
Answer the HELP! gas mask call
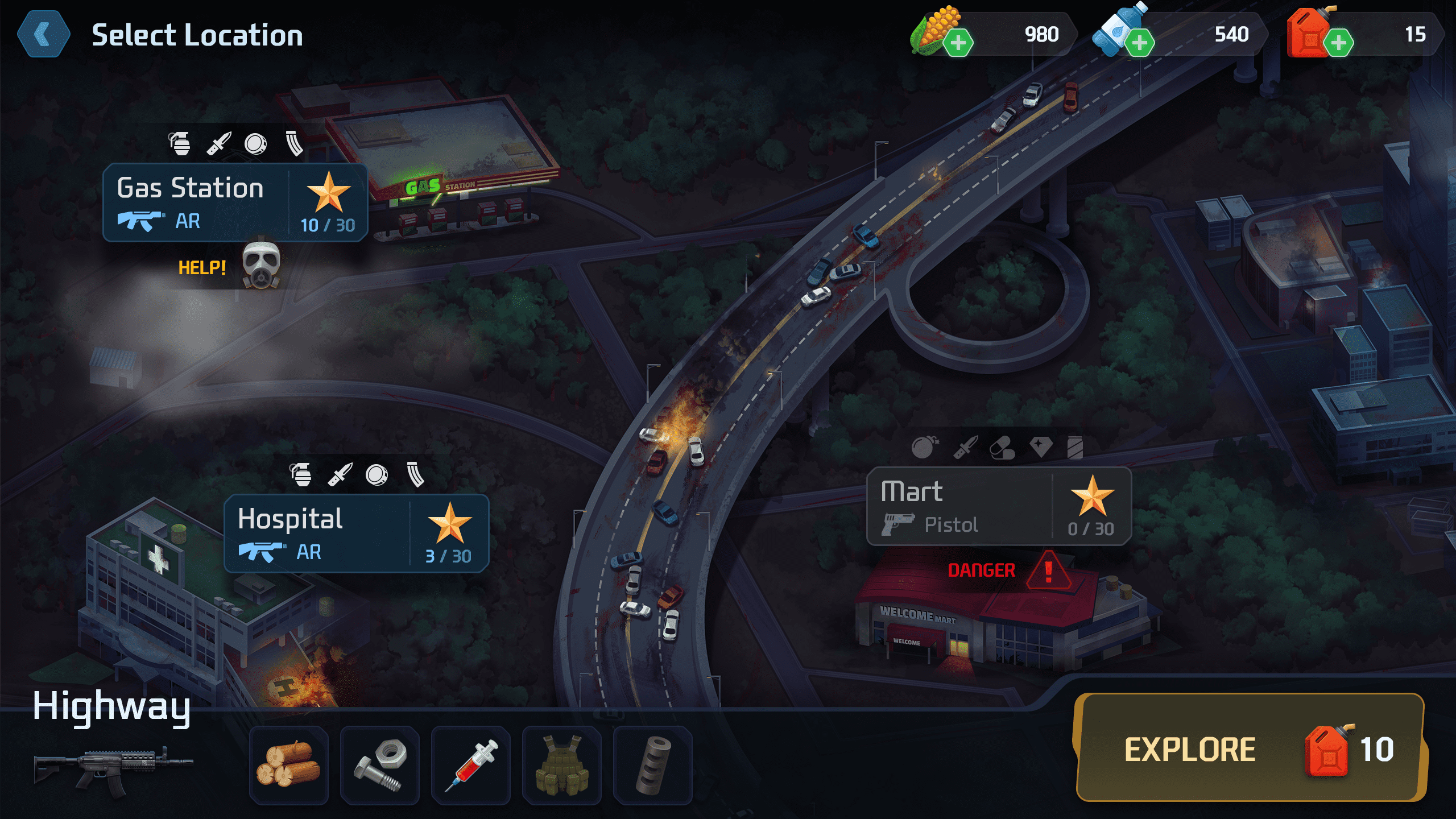(261, 266)
